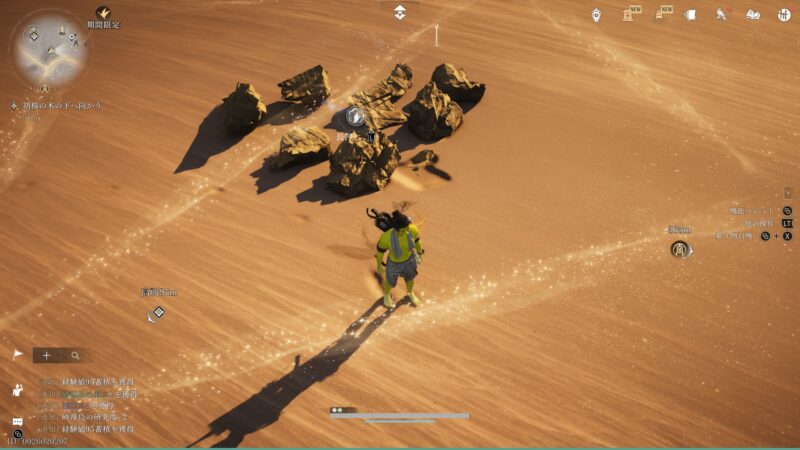Click the notification log messages
The height and width of the screenshot is (450, 800).
pos(85,405)
